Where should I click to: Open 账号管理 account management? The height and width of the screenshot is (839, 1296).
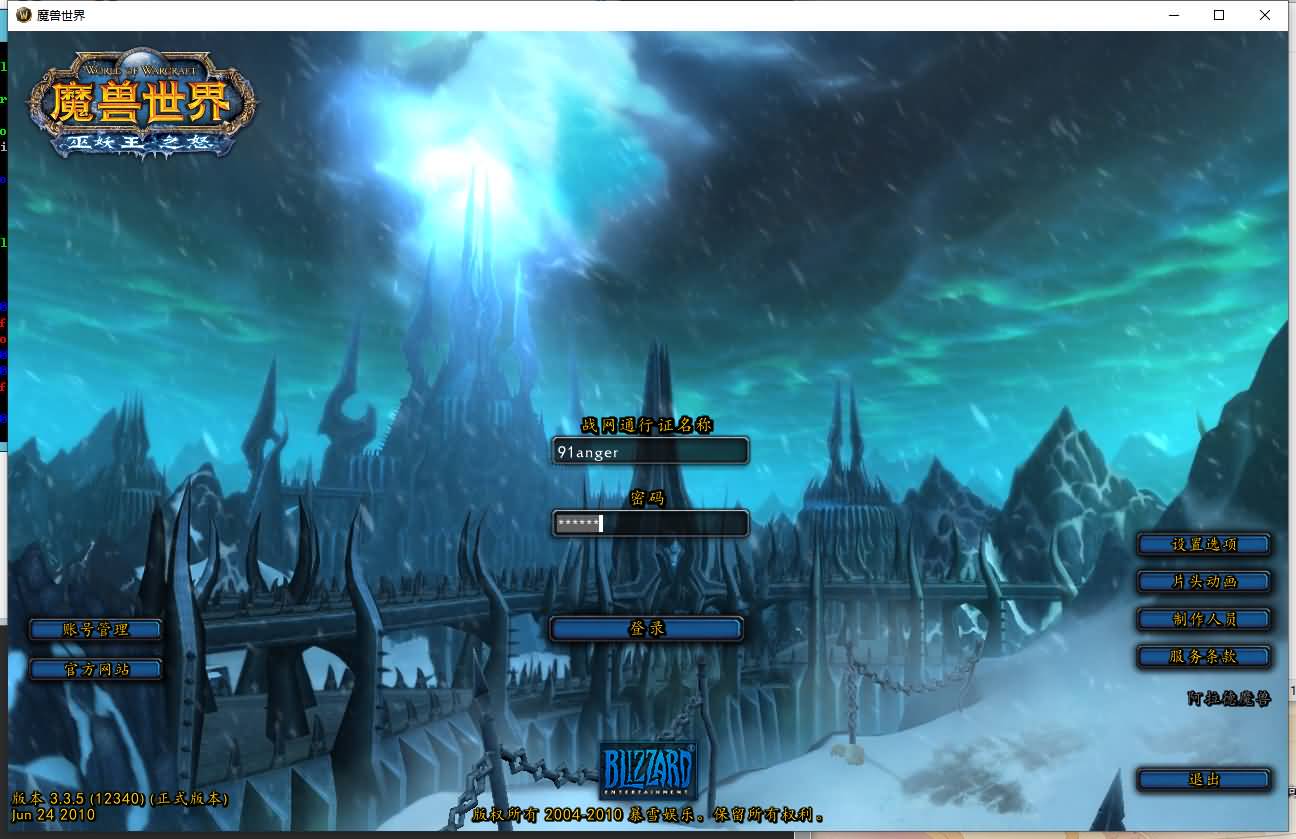point(96,630)
